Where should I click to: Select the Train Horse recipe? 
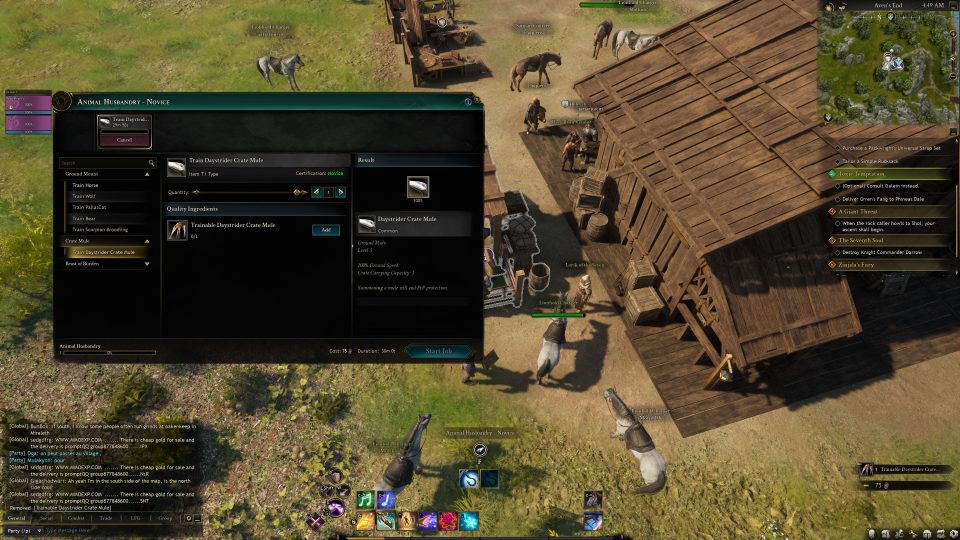click(x=86, y=185)
